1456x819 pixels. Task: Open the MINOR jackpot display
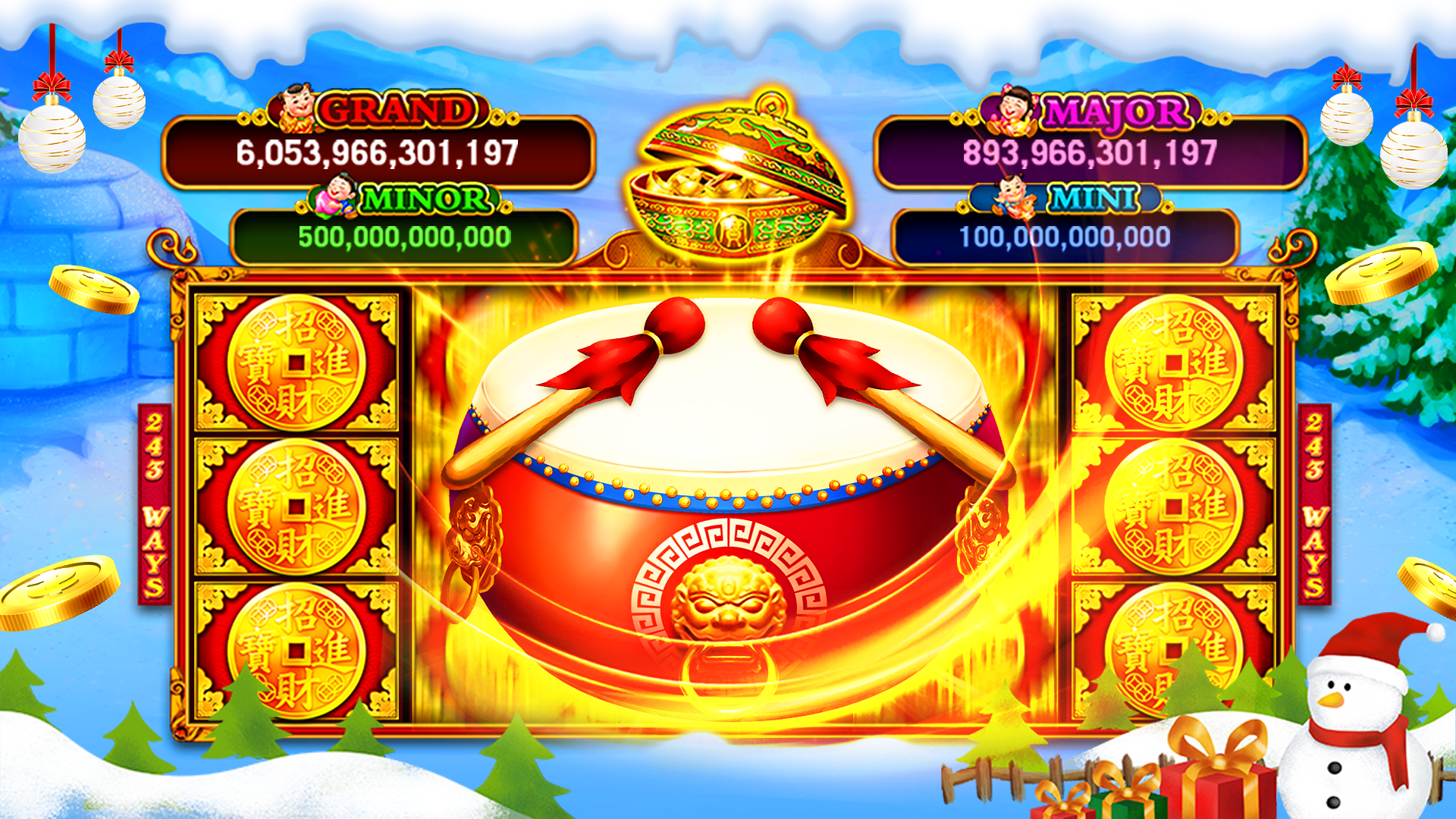tap(425, 201)
